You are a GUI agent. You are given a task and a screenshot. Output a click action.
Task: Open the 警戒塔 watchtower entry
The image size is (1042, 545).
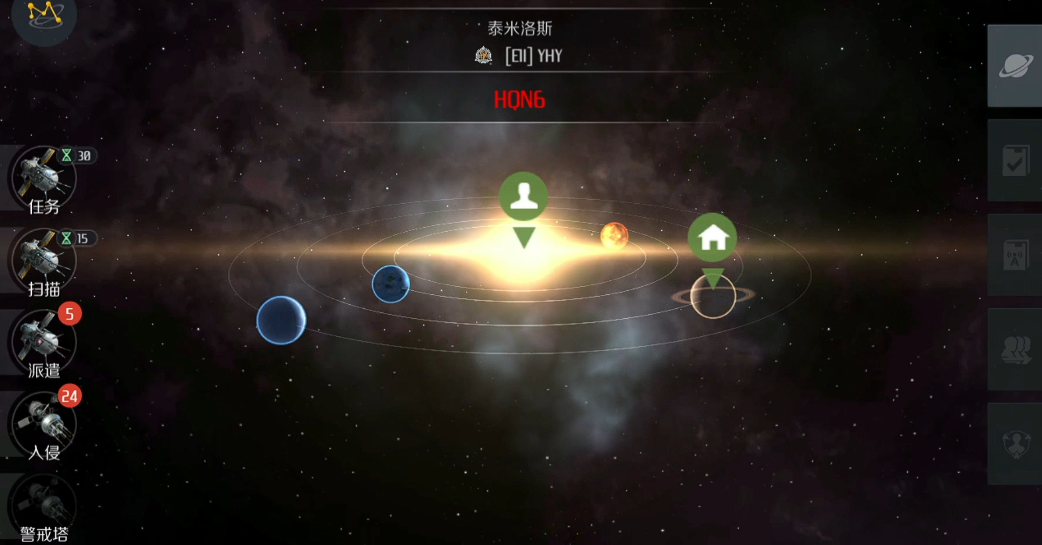coord(43,505)
